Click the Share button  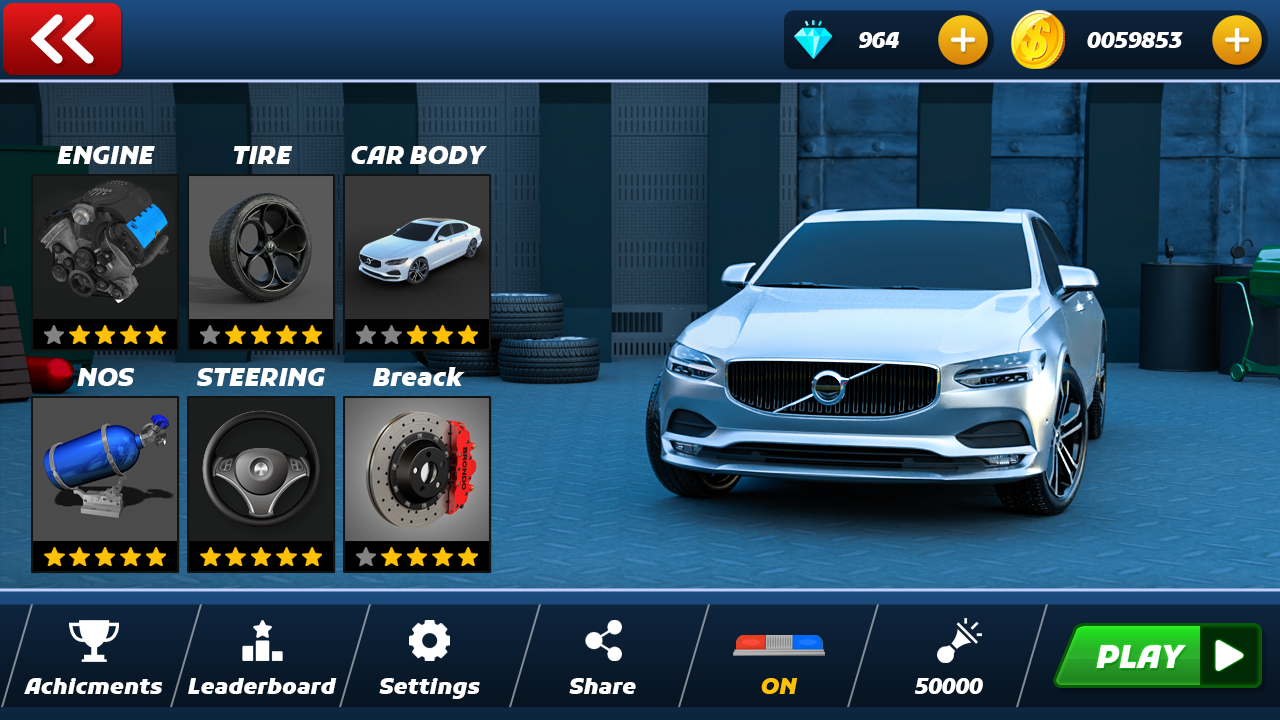[x=603, y=657]
